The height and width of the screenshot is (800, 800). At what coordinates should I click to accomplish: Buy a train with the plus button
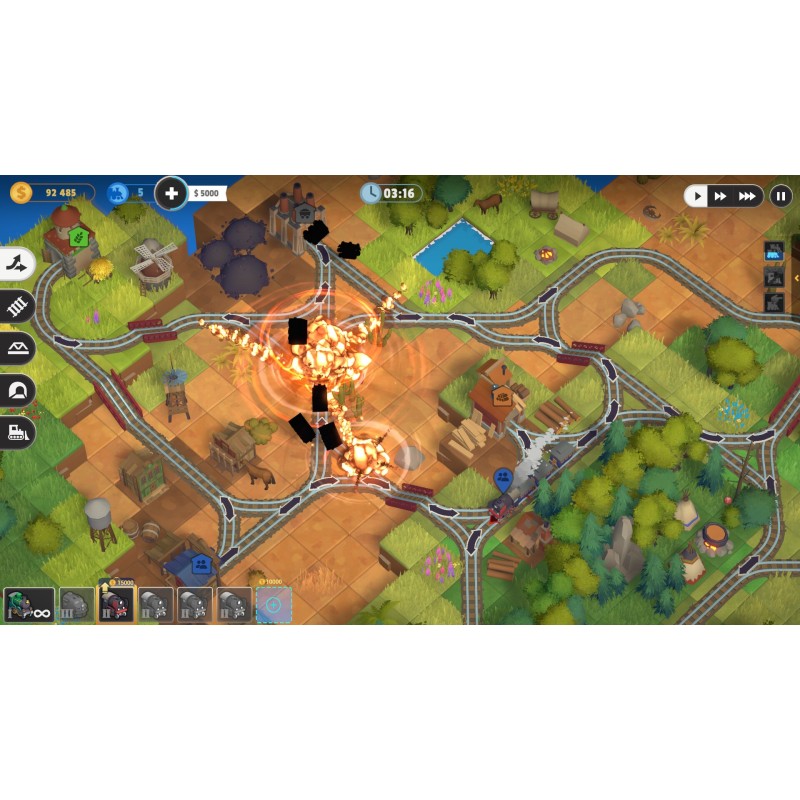[172, 193]
